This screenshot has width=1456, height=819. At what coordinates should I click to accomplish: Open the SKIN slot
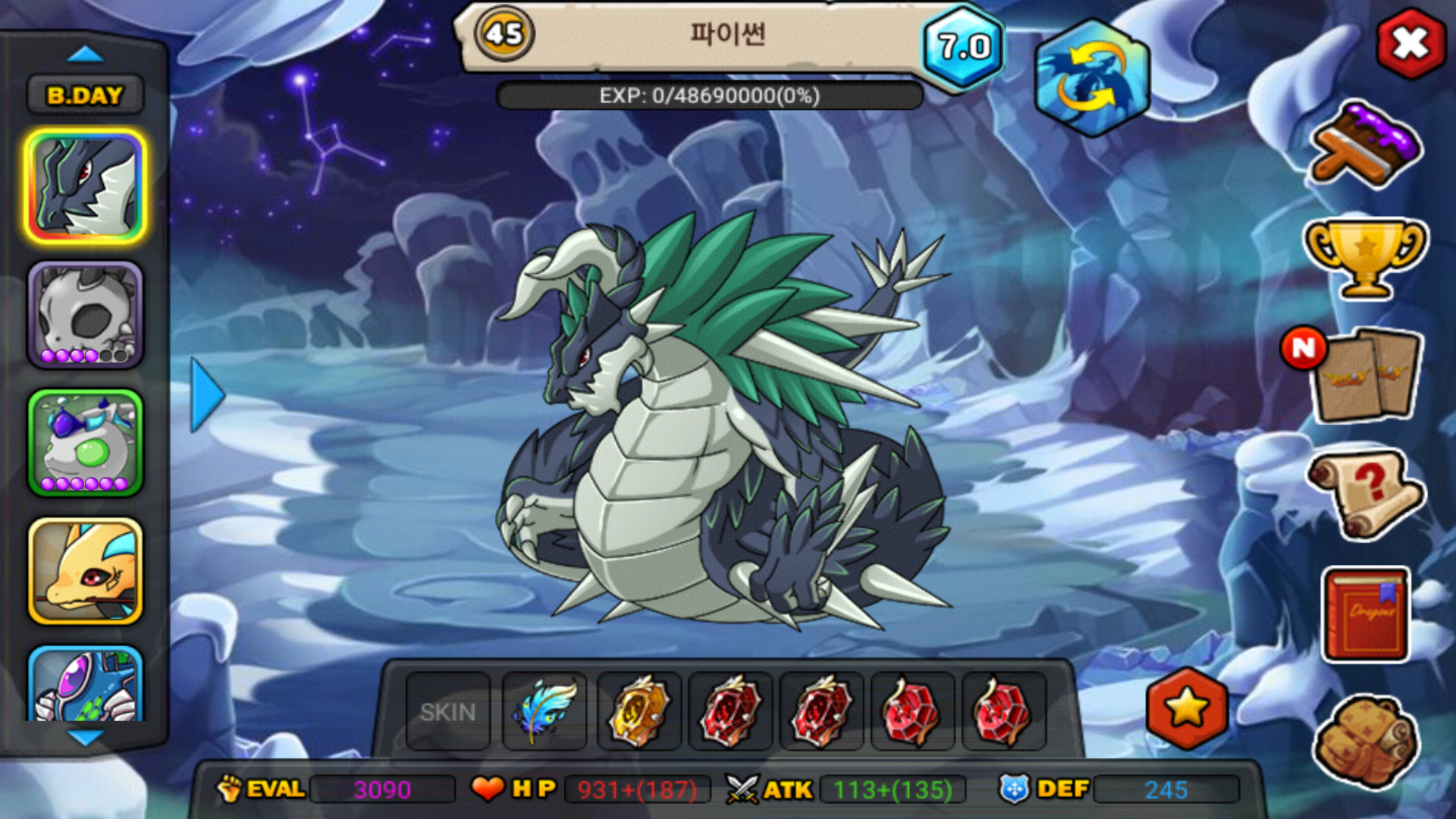448,711
